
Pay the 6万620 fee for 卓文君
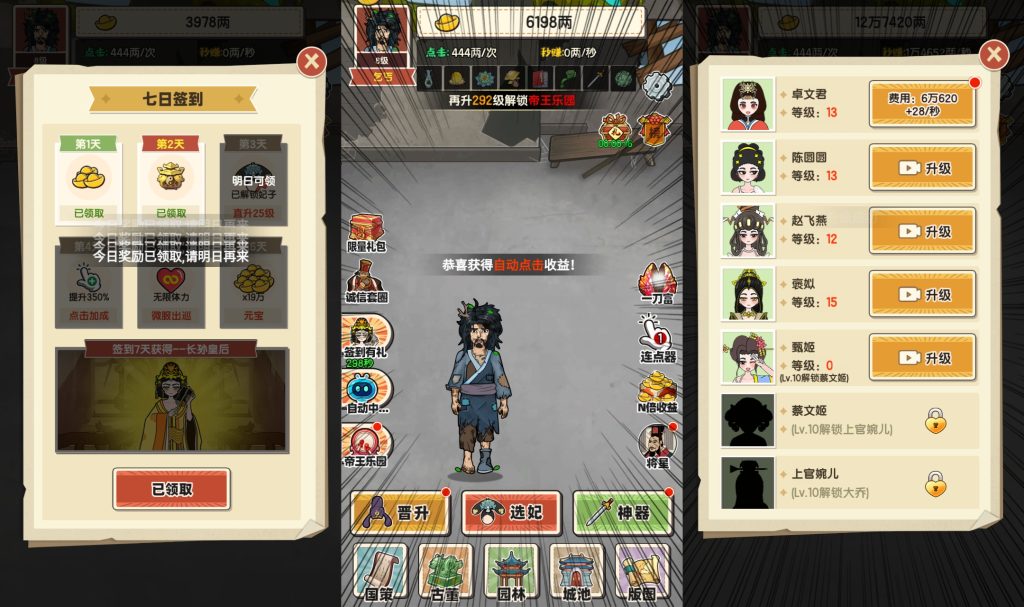coord(922,104)
